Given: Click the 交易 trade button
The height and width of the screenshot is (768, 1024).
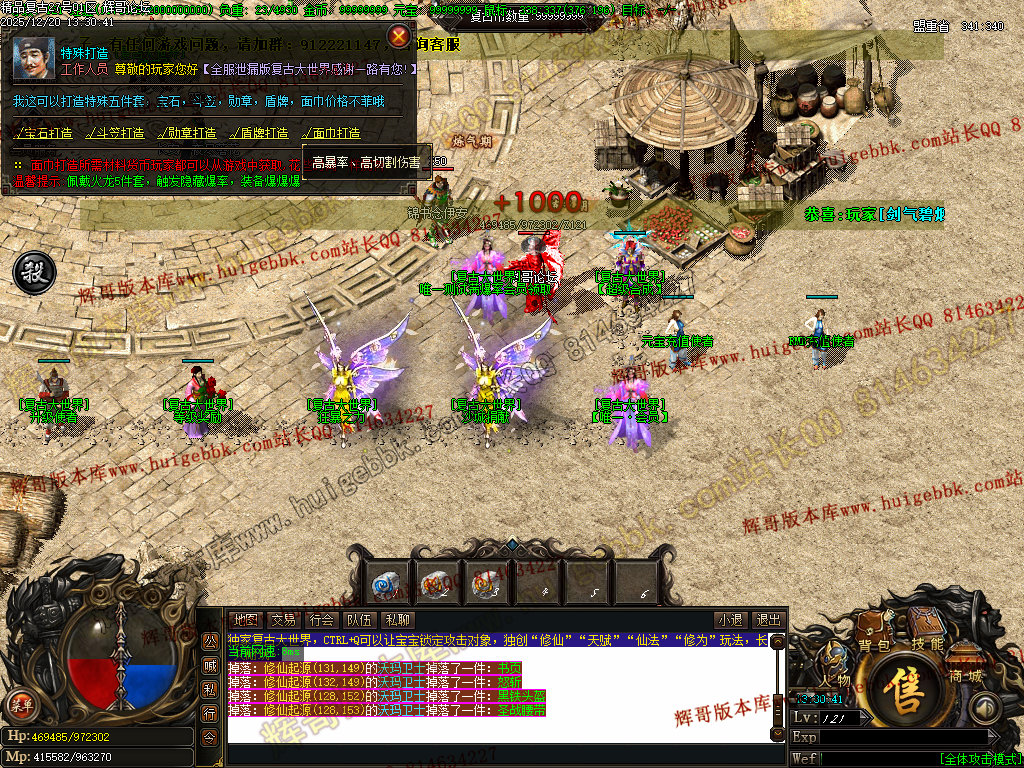Looking at the screenshot, I should 284,620.
